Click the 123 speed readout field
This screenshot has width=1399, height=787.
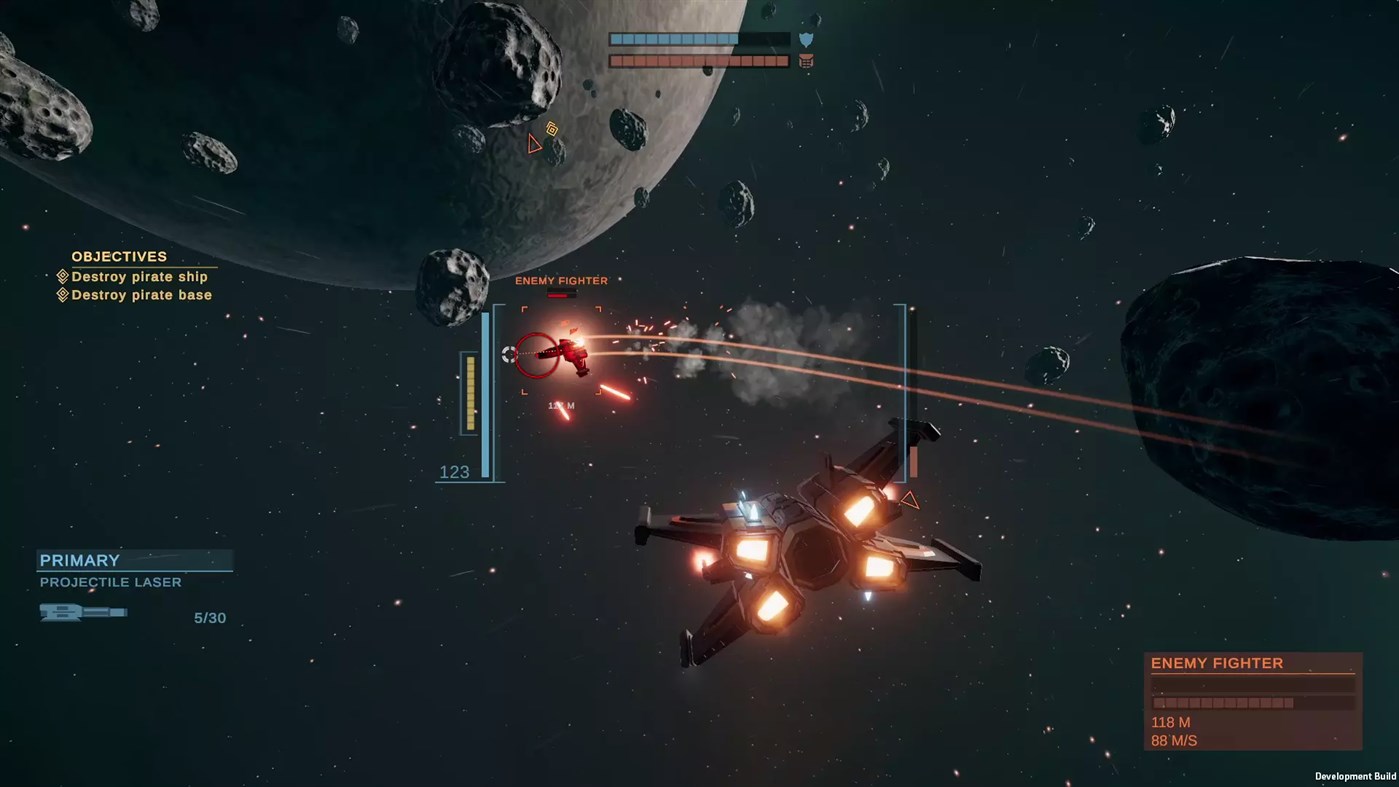[x=456, y=472]
